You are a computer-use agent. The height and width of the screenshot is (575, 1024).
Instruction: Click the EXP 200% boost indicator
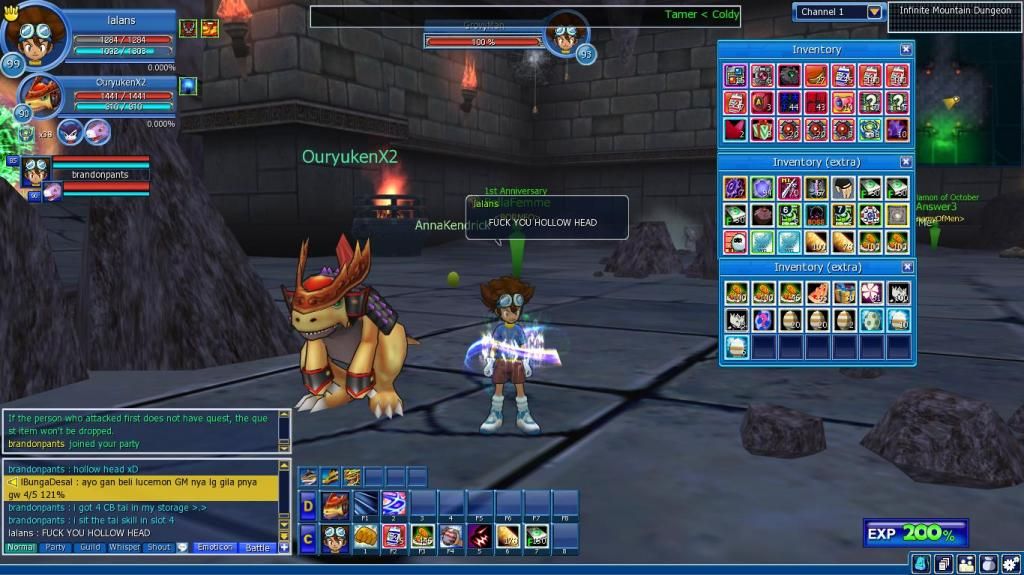click(x=915, y=534)
